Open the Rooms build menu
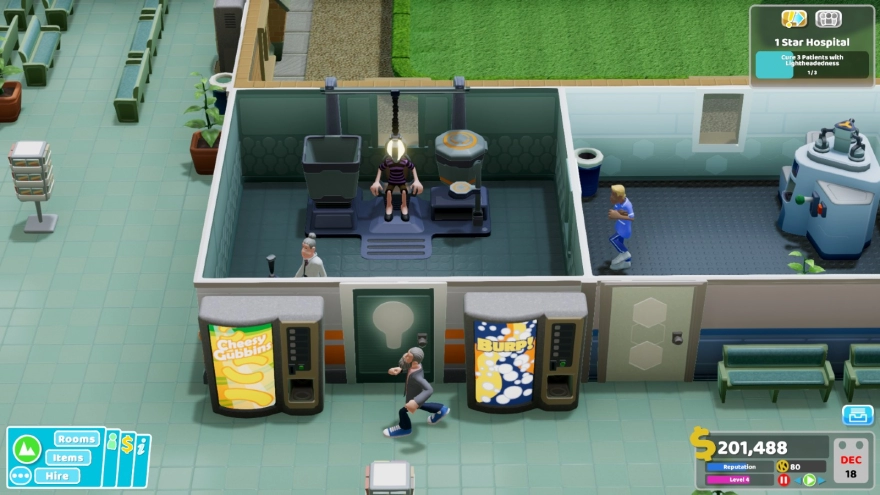This screenshot has width=880, height=495. click(x=76, y=439)
